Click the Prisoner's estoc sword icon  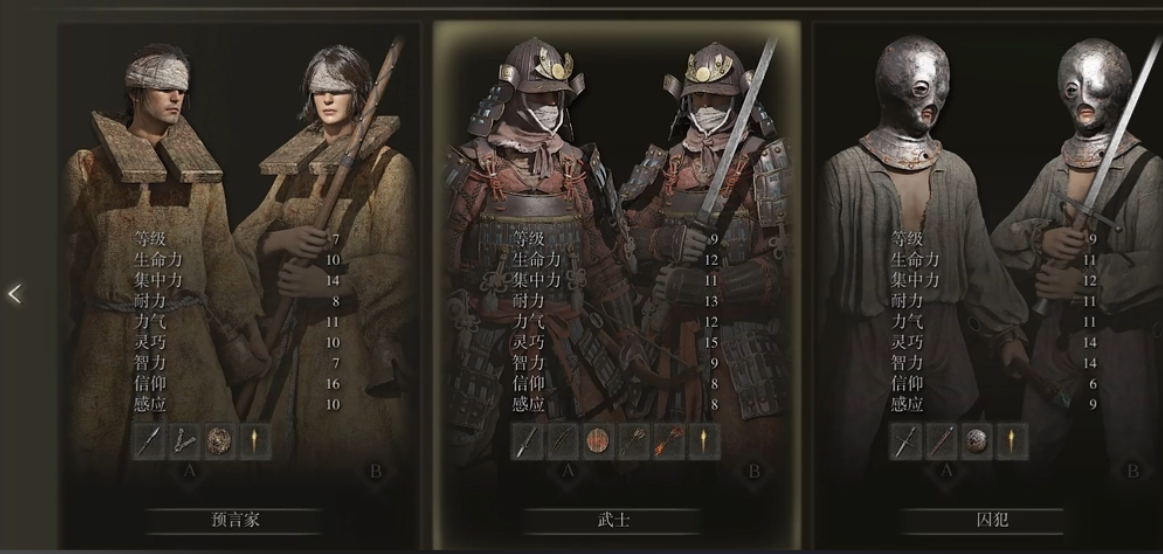point(906,441)
